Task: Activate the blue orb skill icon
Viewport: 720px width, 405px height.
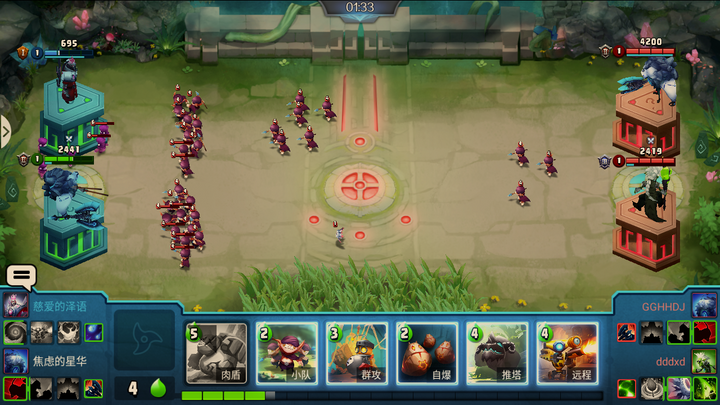Action: (93, 332)
